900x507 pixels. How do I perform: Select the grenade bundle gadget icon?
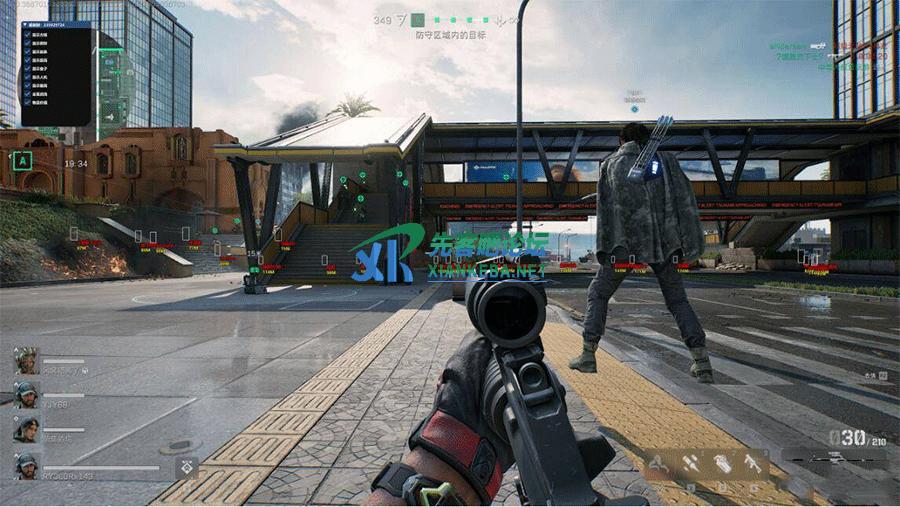[x=723, y=462]
